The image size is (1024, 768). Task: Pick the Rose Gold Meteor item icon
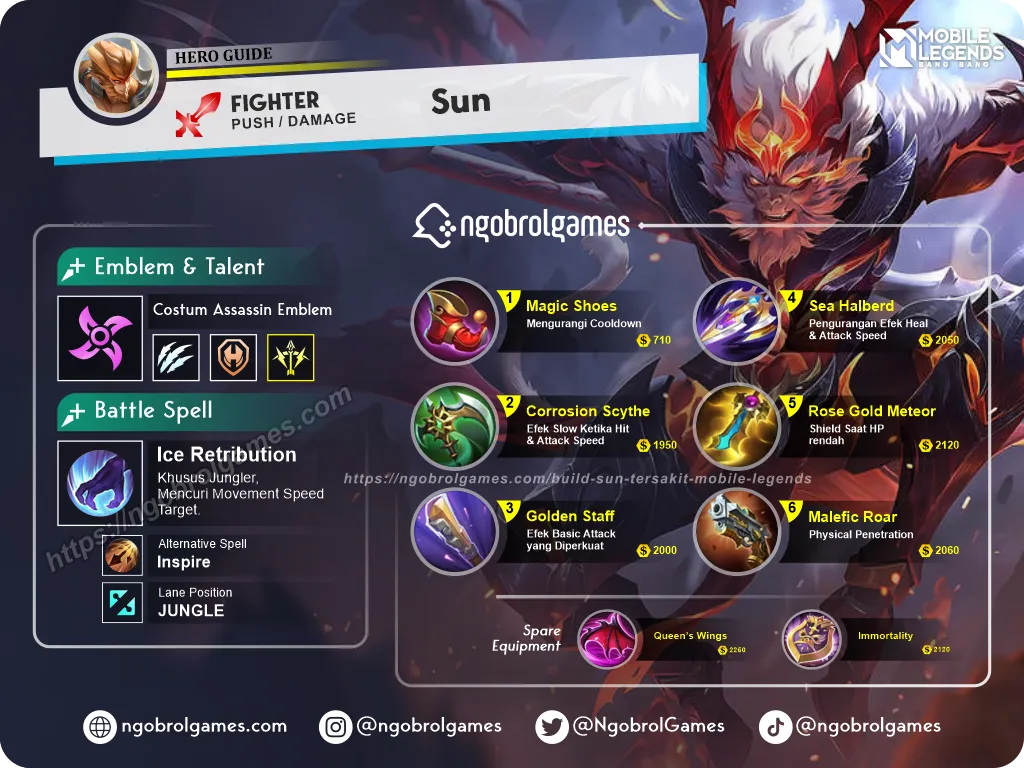pyautogui.click(x=736, y=426)
